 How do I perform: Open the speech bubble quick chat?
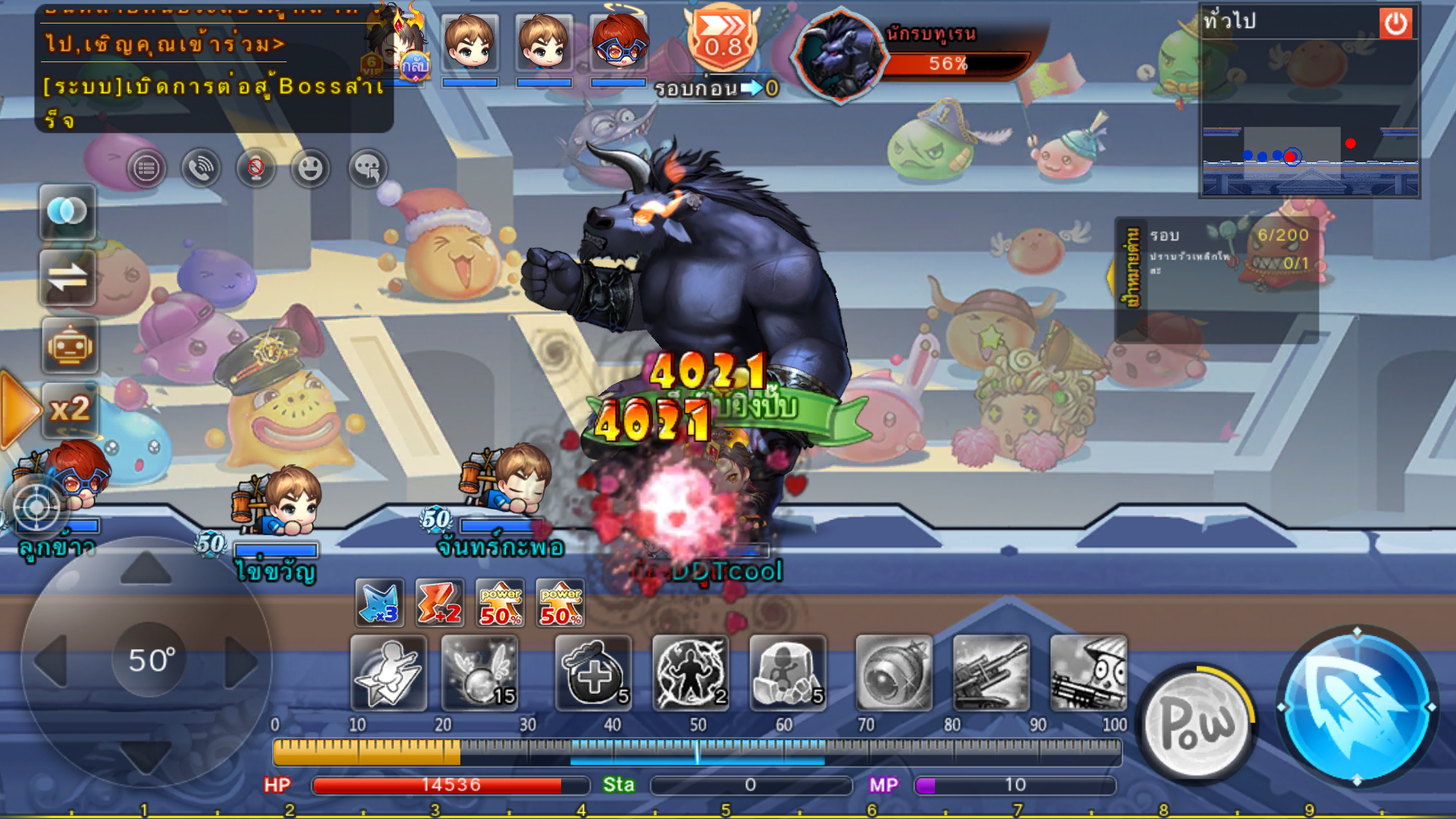tap(367, 168)
